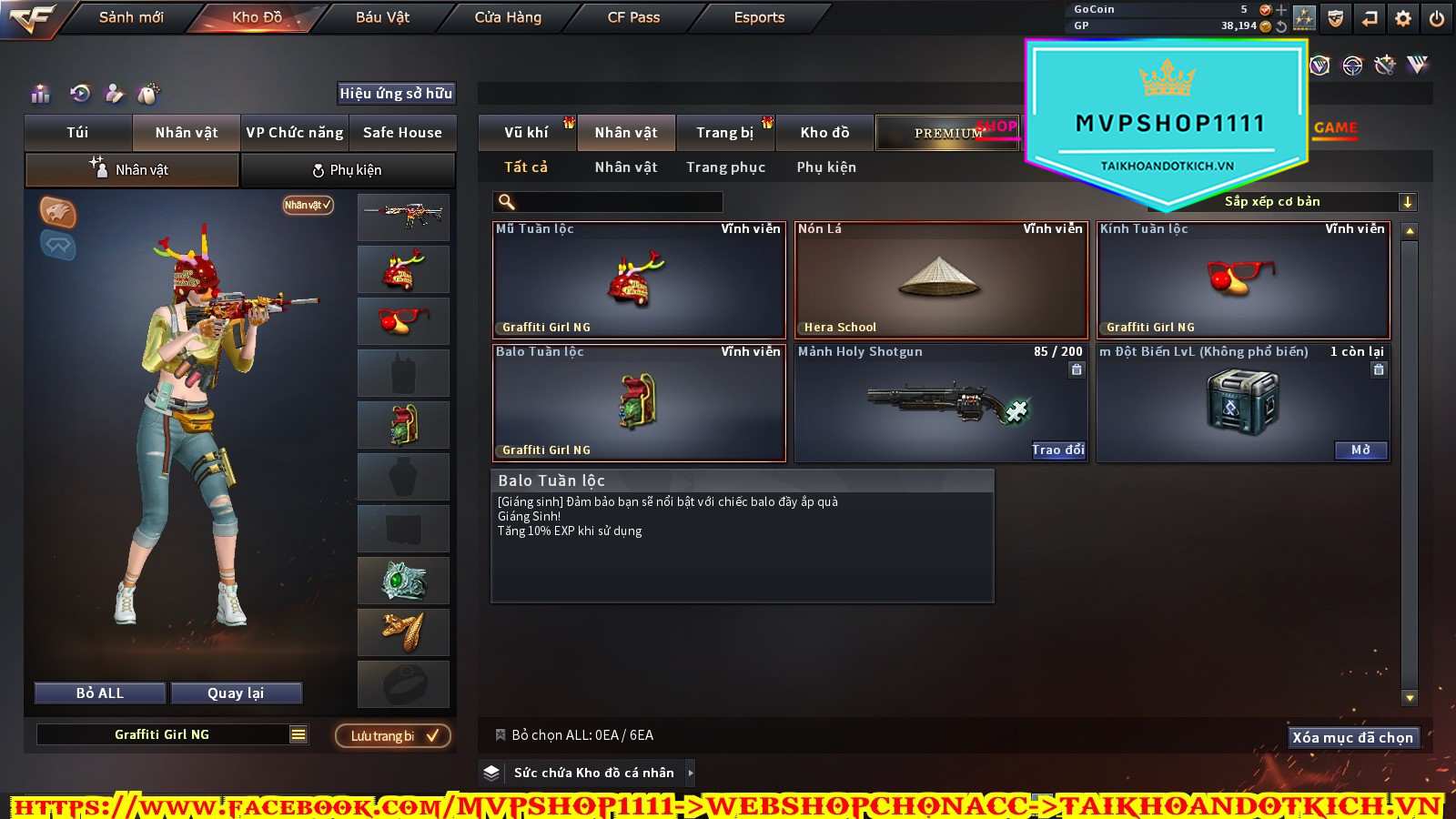Open the Sắp xếp cơ bản dropdown

point(1316,202)
